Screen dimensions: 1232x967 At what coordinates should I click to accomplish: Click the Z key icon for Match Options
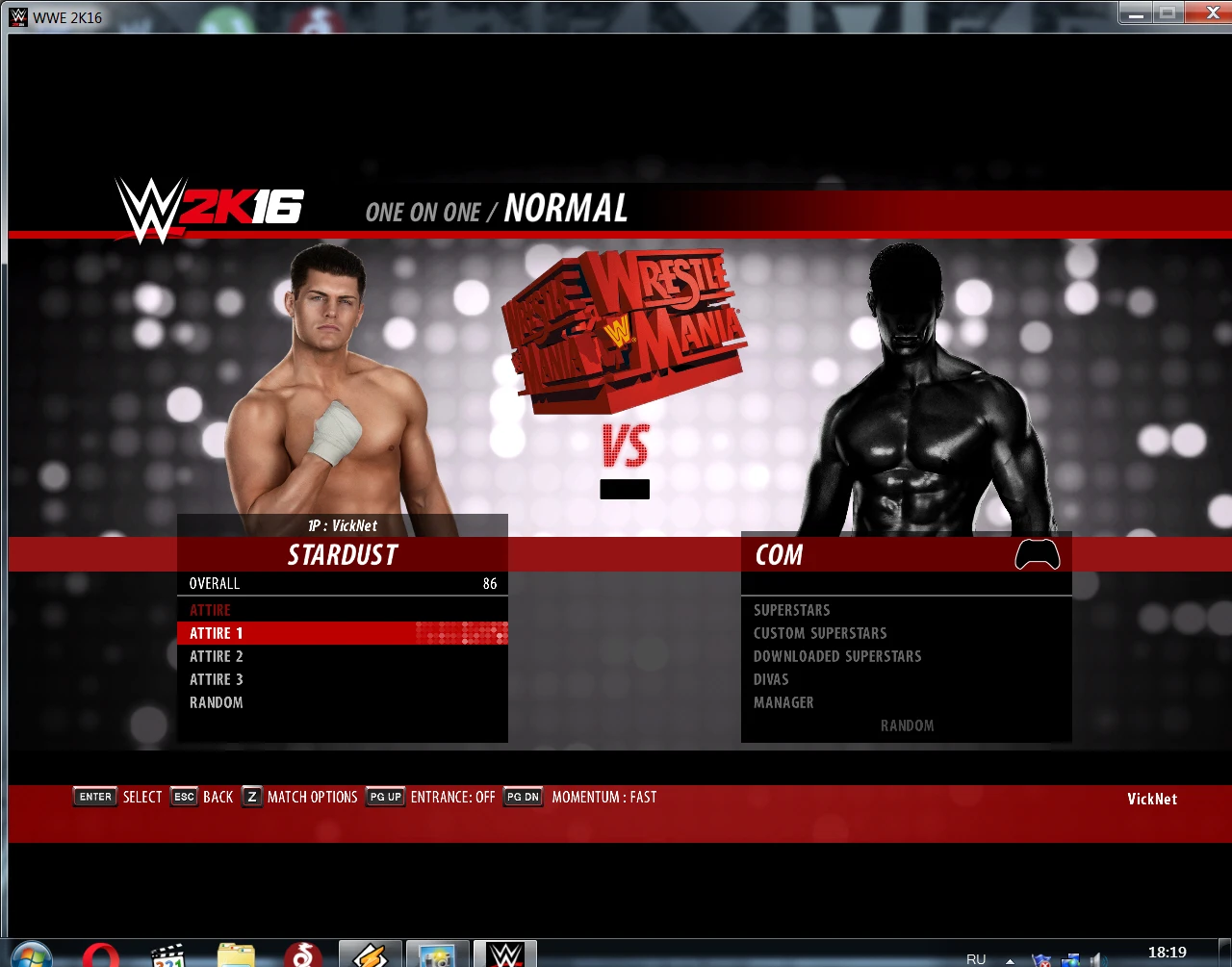(251, 797)
